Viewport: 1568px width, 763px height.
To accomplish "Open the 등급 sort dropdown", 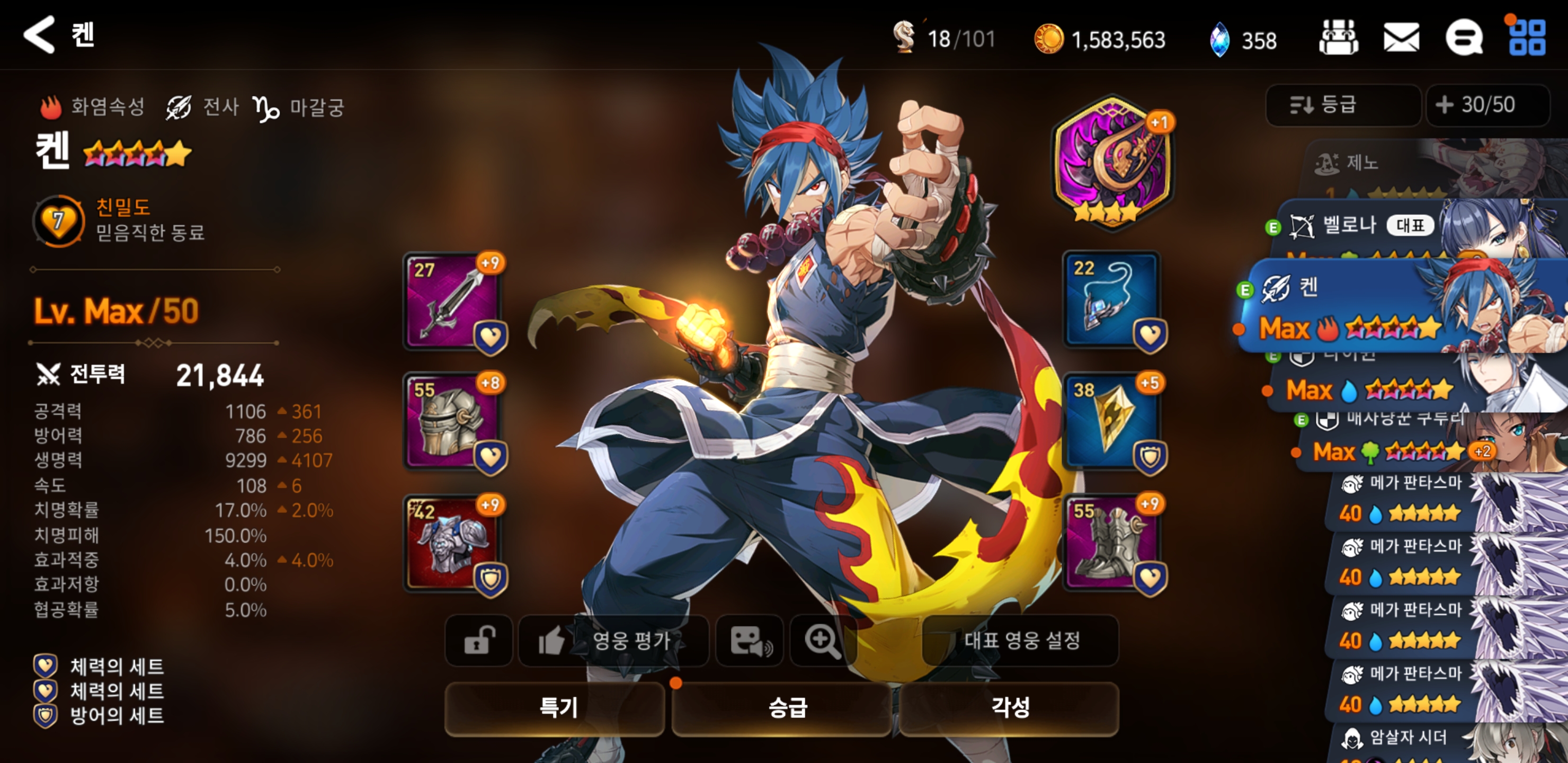I will 1343,105.
